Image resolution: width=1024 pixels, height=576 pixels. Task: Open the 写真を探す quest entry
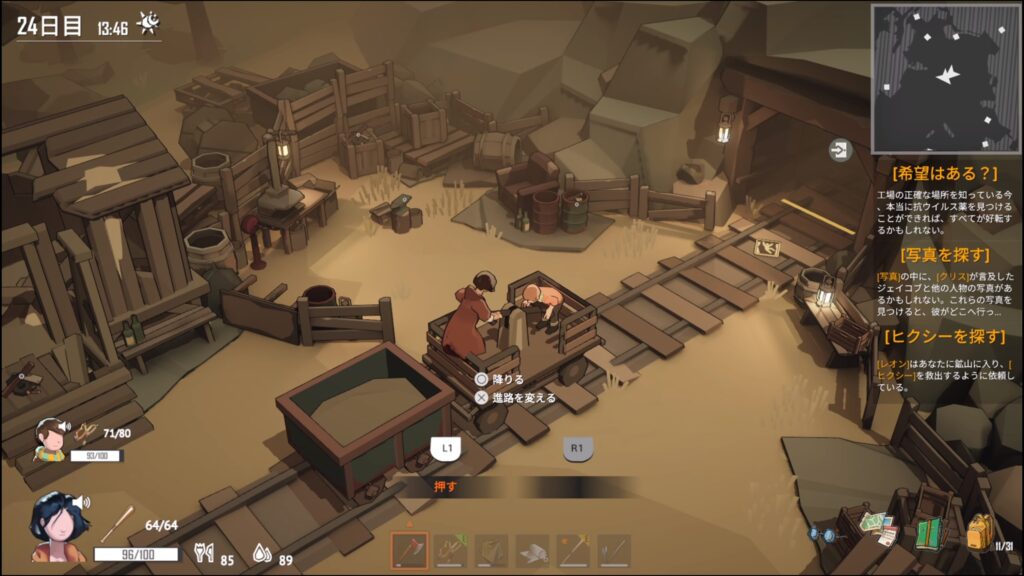coord(945,254)
